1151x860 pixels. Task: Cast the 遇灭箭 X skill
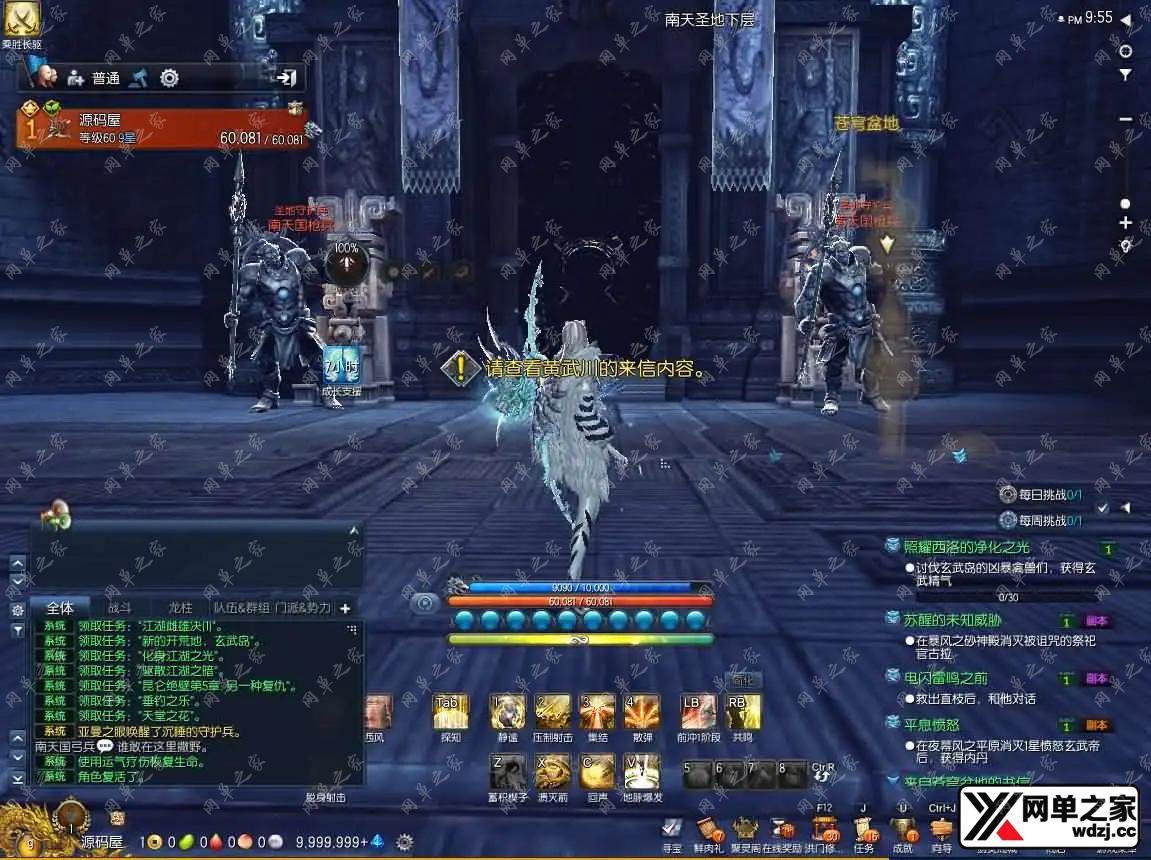pyautogui.click(x=553, y=771)
